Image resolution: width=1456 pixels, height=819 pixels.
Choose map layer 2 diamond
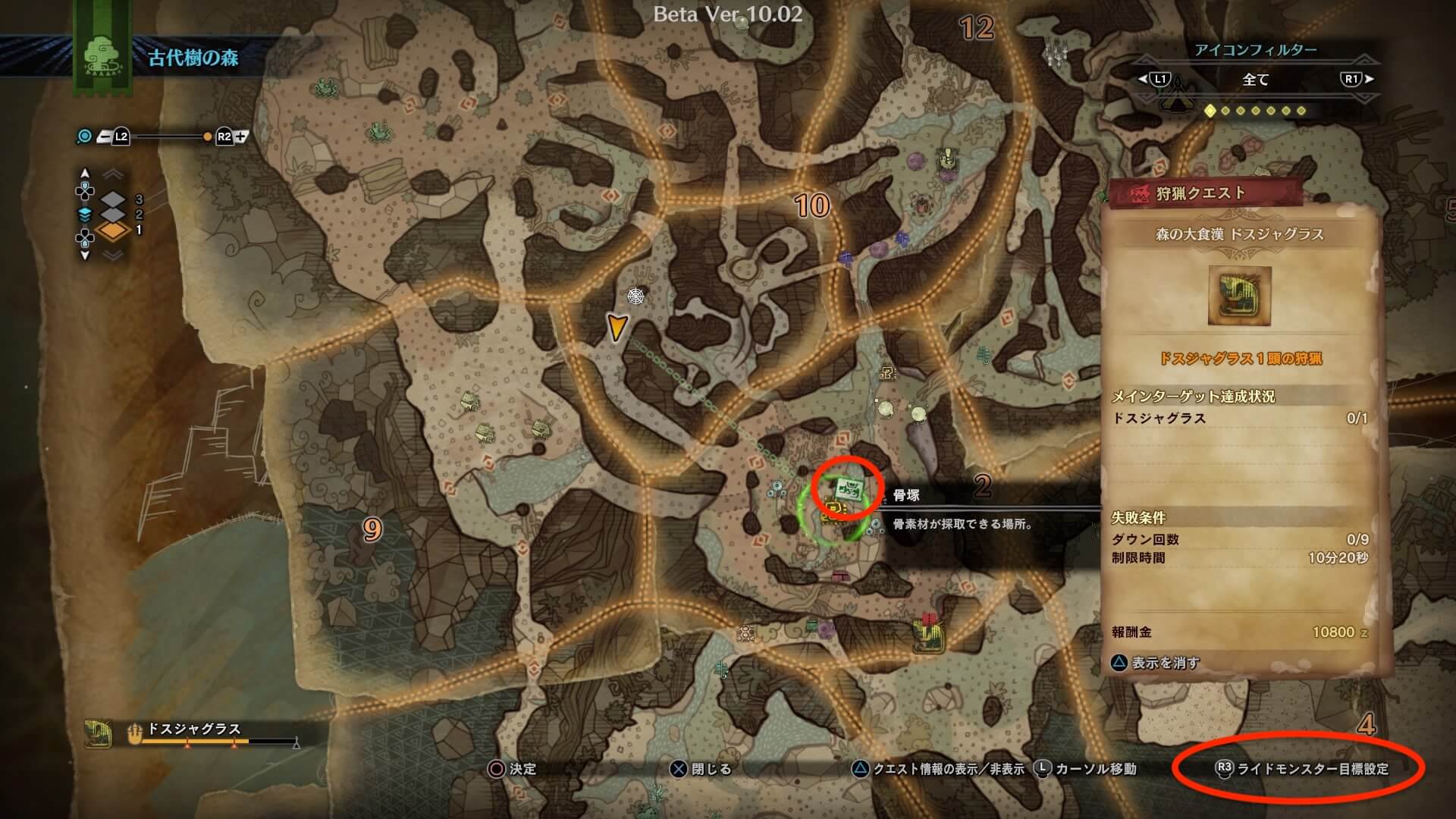[113, 215]
